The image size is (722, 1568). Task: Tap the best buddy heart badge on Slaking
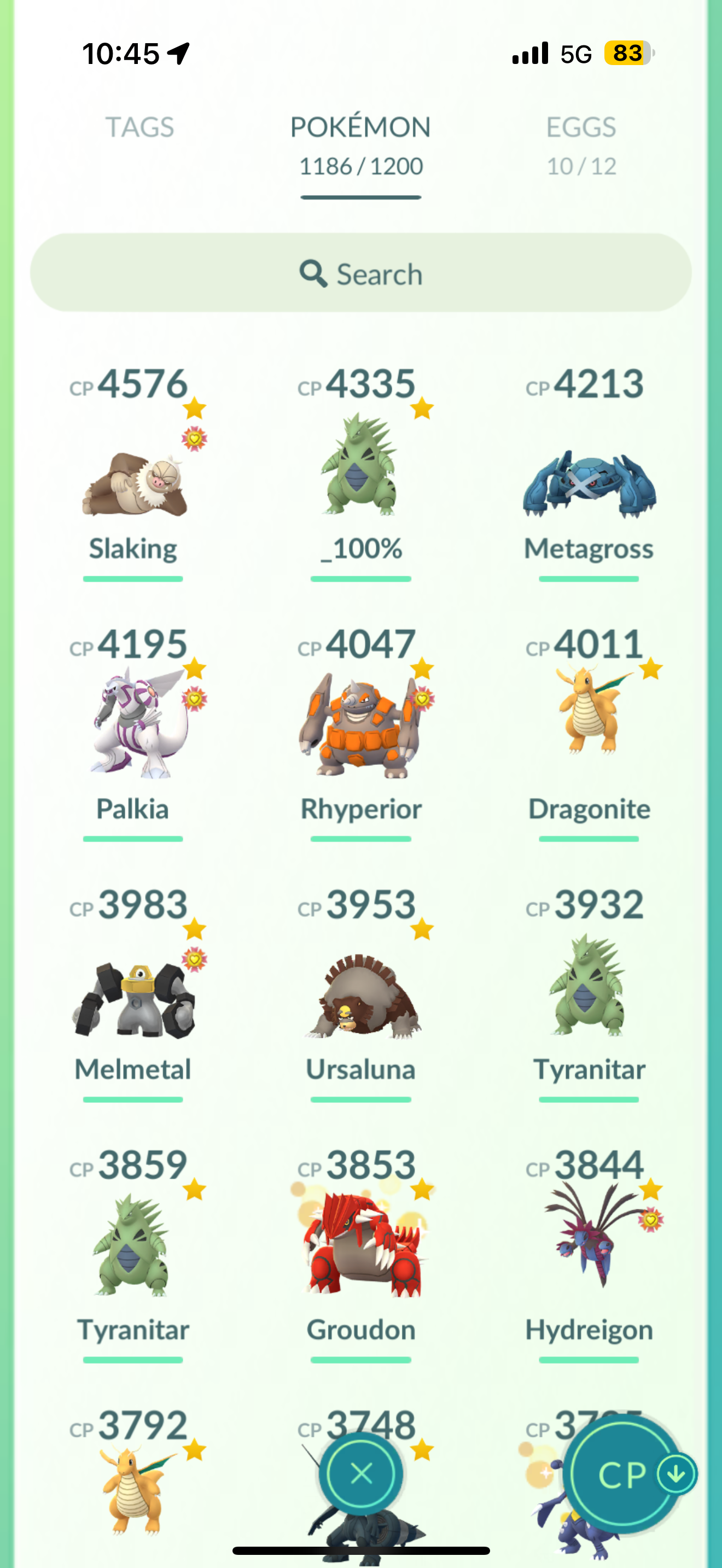(x=194, y=439)
